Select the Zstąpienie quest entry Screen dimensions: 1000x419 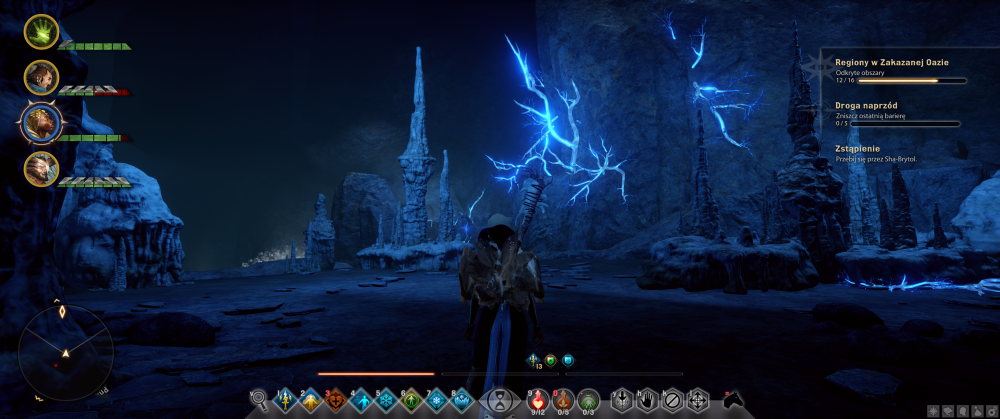[857, 148]
